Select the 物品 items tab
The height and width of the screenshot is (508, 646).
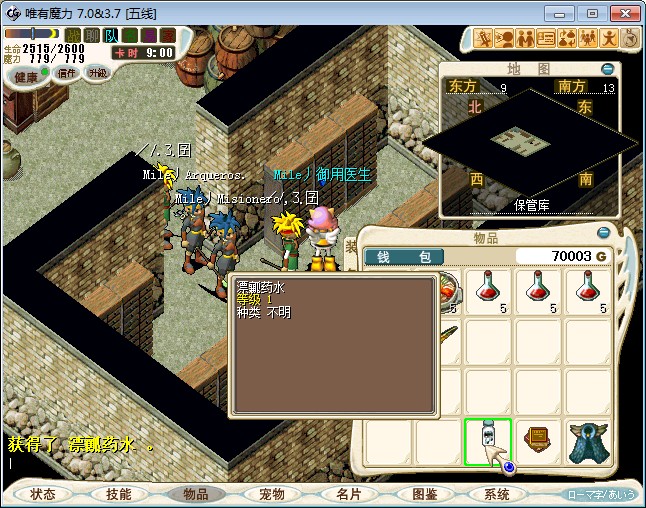click(x=196, y=494)
